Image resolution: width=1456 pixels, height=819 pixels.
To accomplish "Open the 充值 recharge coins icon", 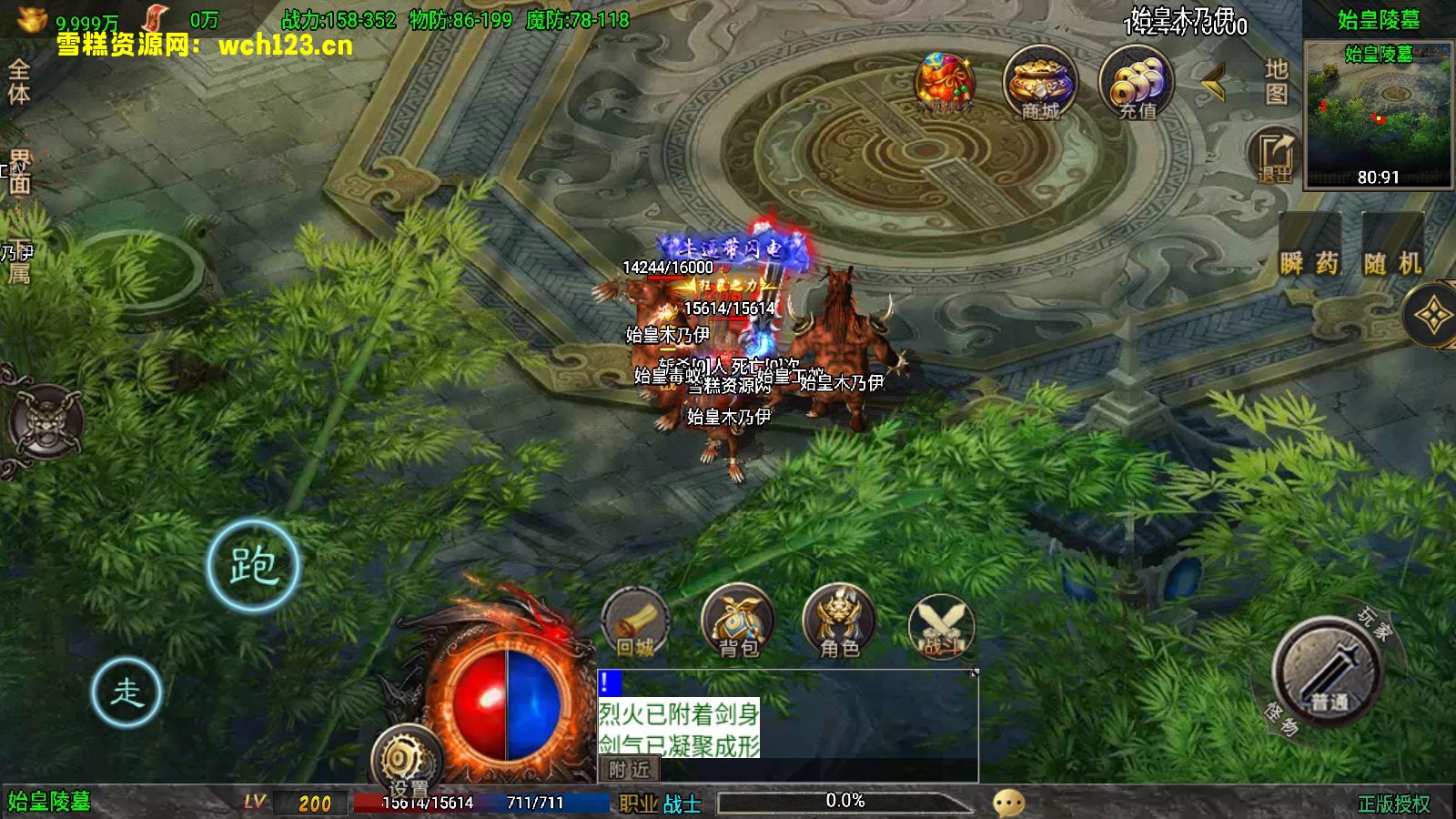I will coord(1137,83).
